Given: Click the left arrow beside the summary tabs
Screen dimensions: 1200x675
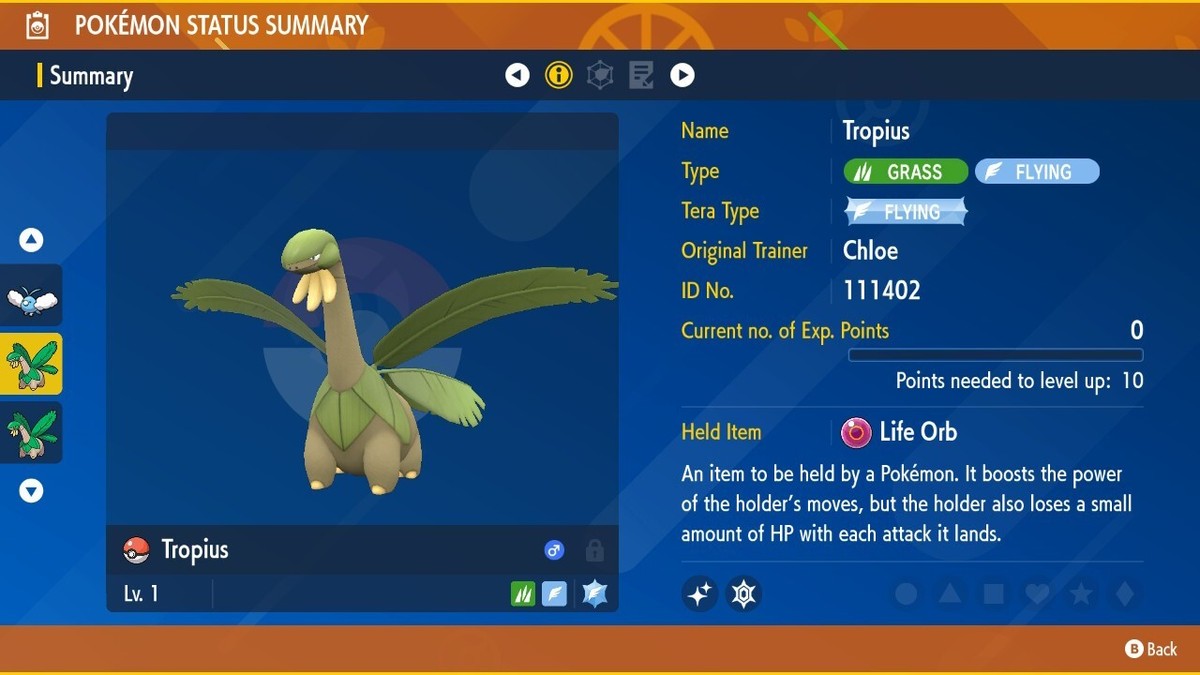Looking at the screenshot, I should (x=517, y=75).
